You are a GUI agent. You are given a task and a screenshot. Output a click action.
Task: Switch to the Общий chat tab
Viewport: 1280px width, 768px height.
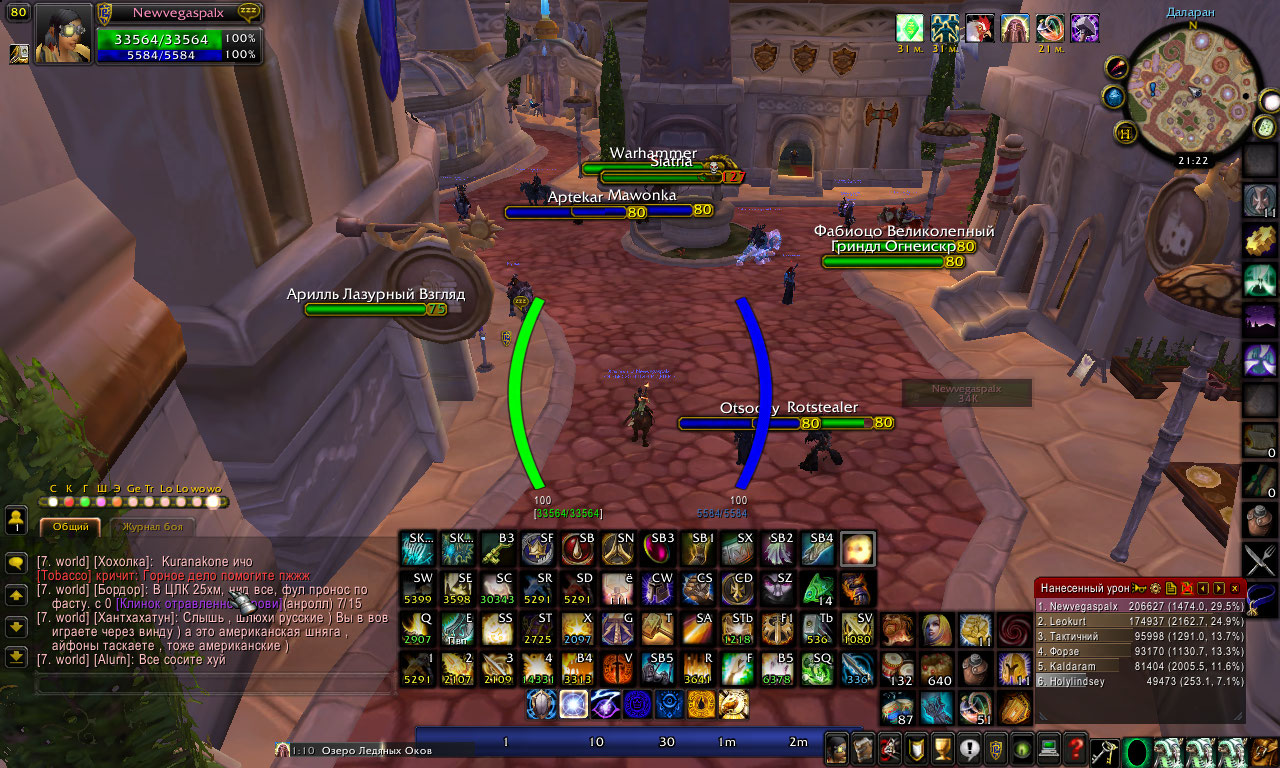70,526
